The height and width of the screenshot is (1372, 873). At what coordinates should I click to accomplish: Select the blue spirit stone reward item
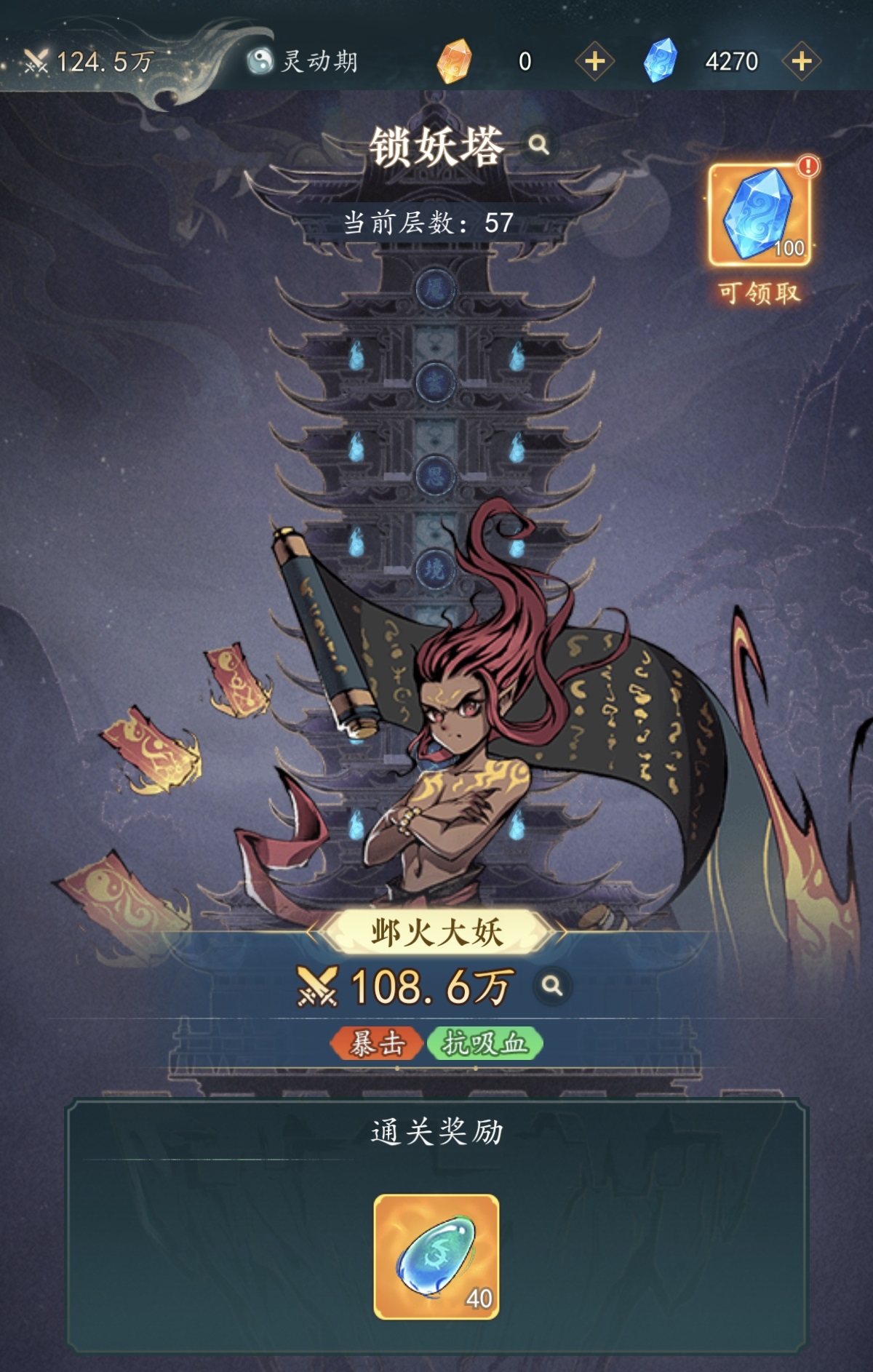[436, 1257]
